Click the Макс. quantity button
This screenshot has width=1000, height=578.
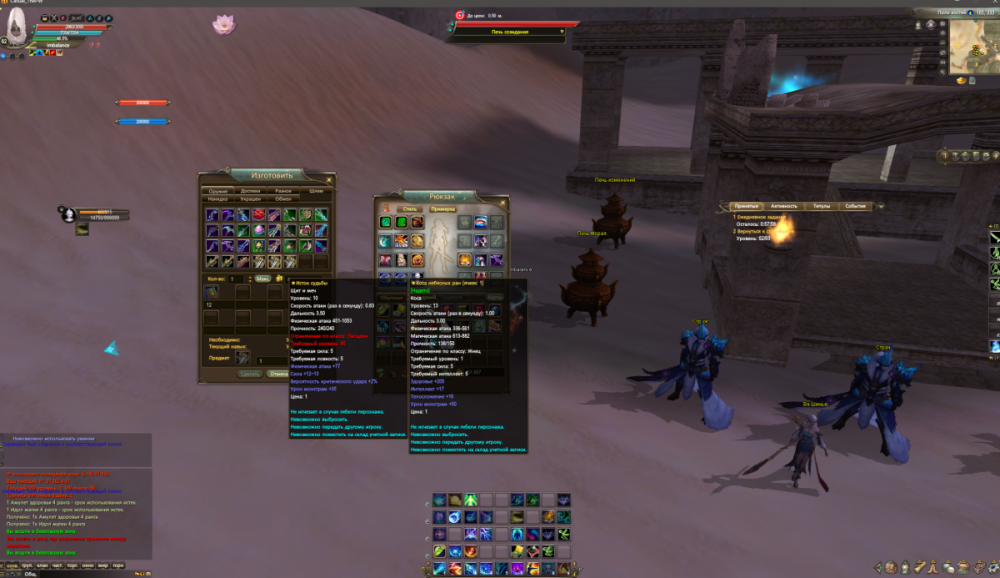tap(262, 279)
